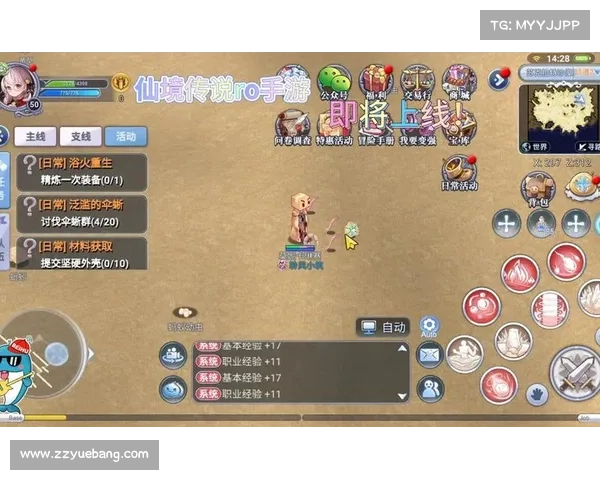Toggle the 自动 auto-battle button
This screenshot has width=600, height=480.
384,327
